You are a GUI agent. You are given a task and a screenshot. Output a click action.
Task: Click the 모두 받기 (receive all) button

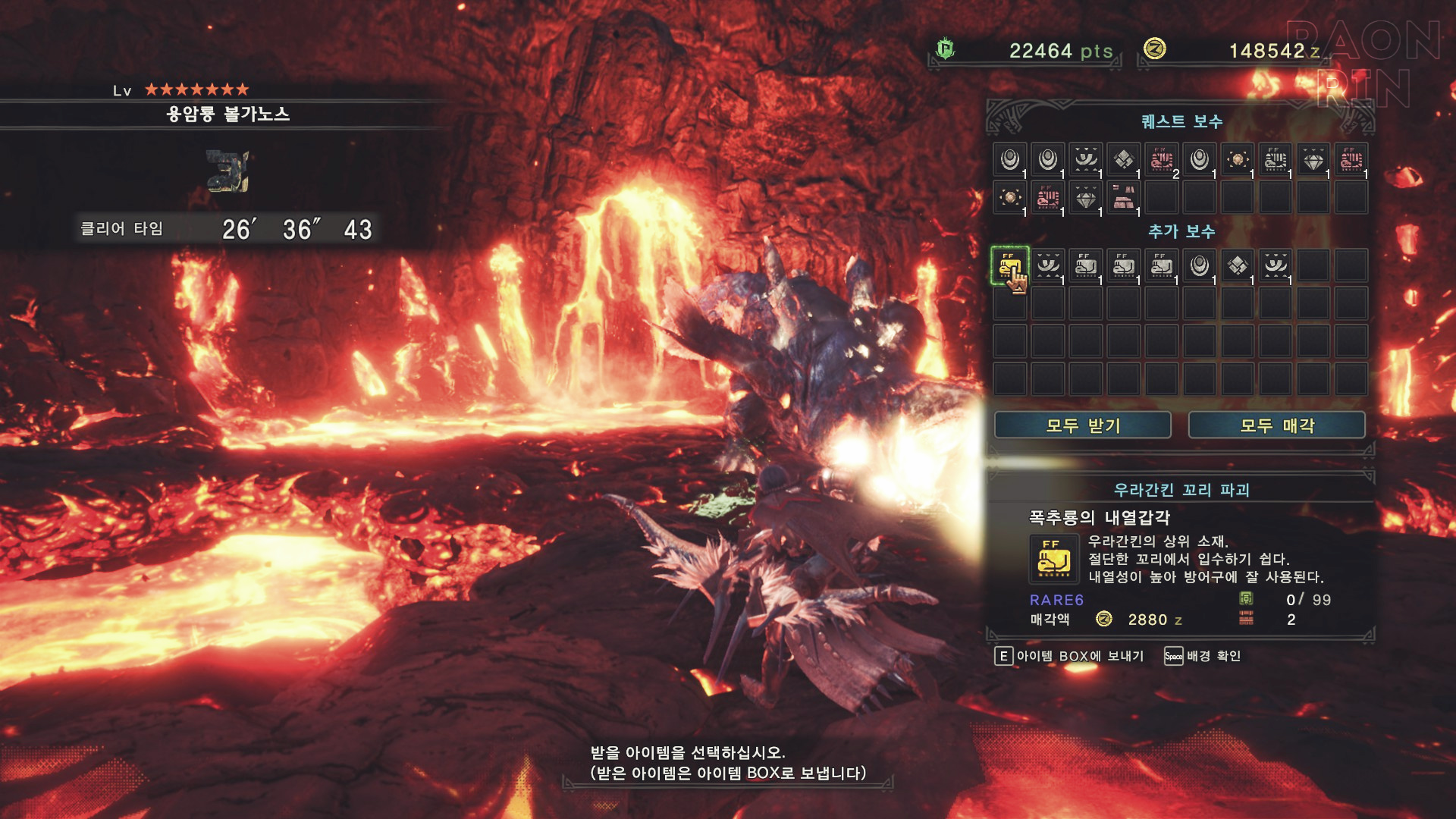[1082, 425]
